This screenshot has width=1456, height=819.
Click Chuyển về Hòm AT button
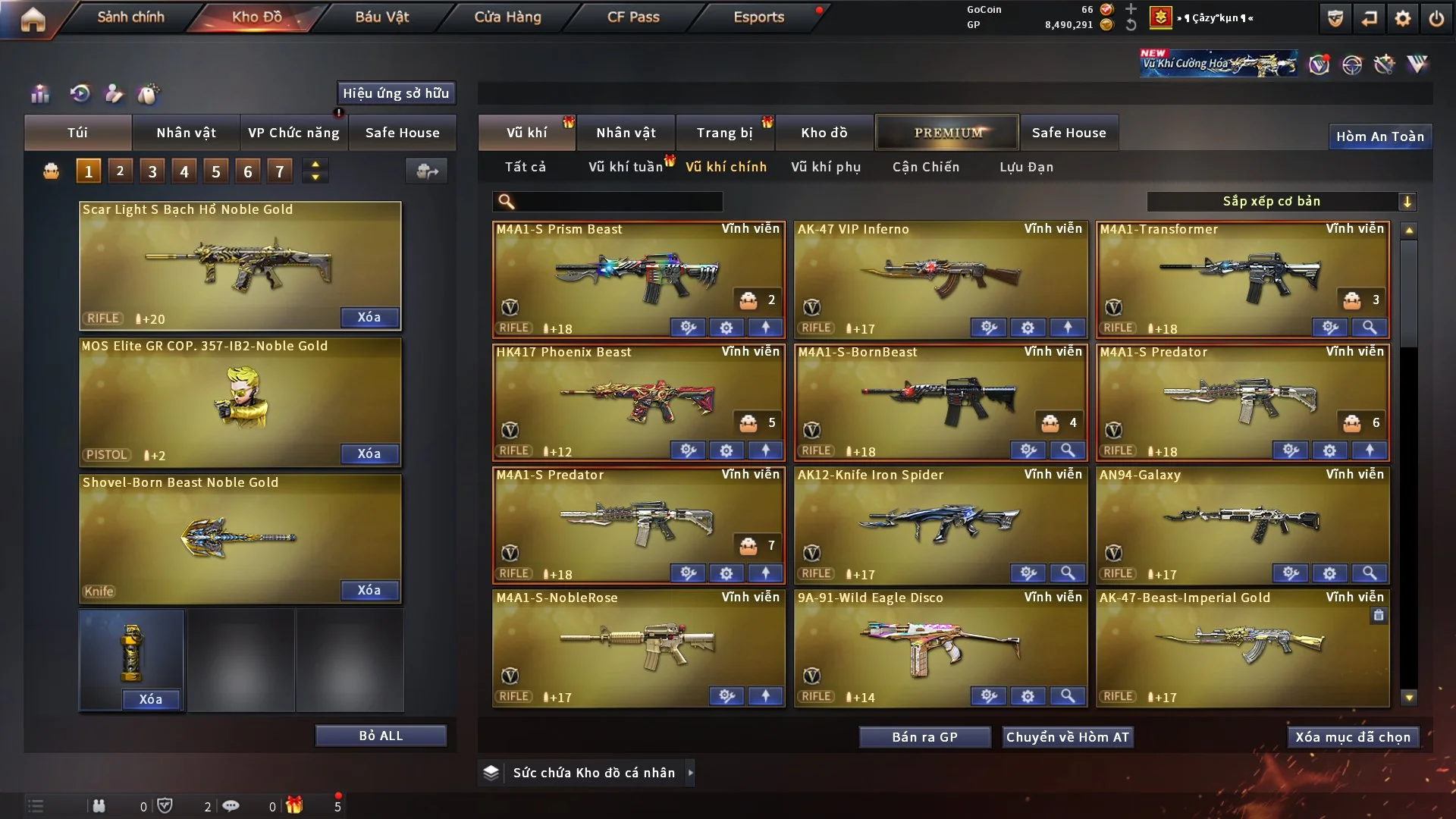[1068, 737]
